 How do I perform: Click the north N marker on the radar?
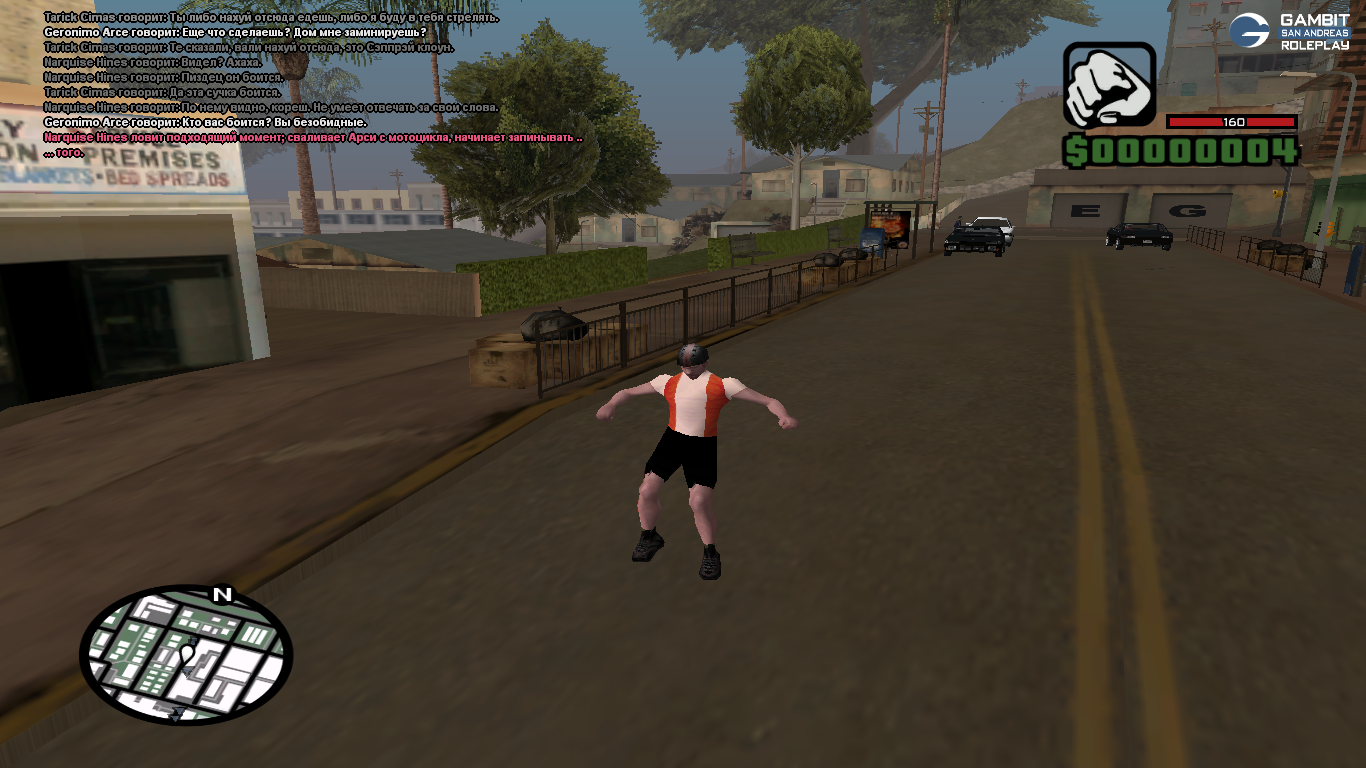[x=222, y=595]
